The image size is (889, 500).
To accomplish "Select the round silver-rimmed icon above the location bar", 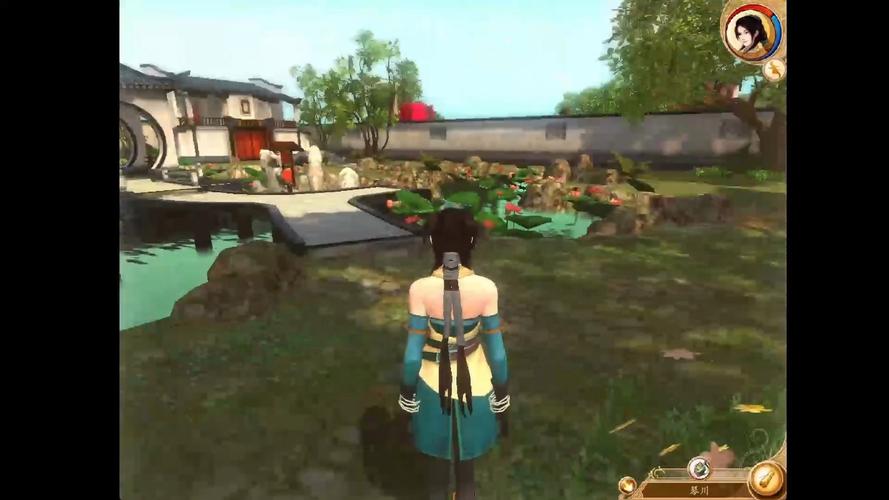I will [x=699, y=467].
